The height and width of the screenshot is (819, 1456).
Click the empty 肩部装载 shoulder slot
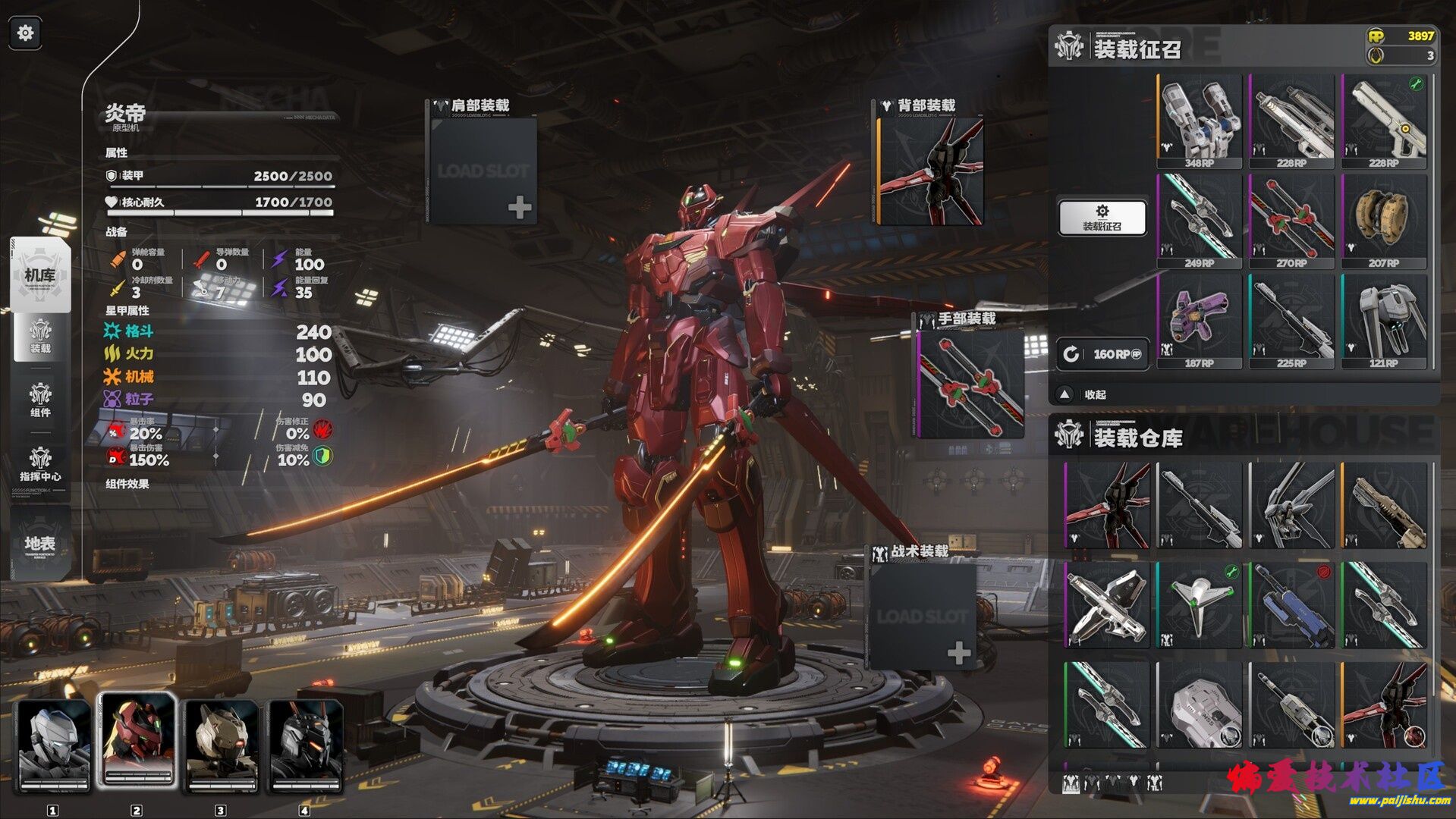(483, 170)
